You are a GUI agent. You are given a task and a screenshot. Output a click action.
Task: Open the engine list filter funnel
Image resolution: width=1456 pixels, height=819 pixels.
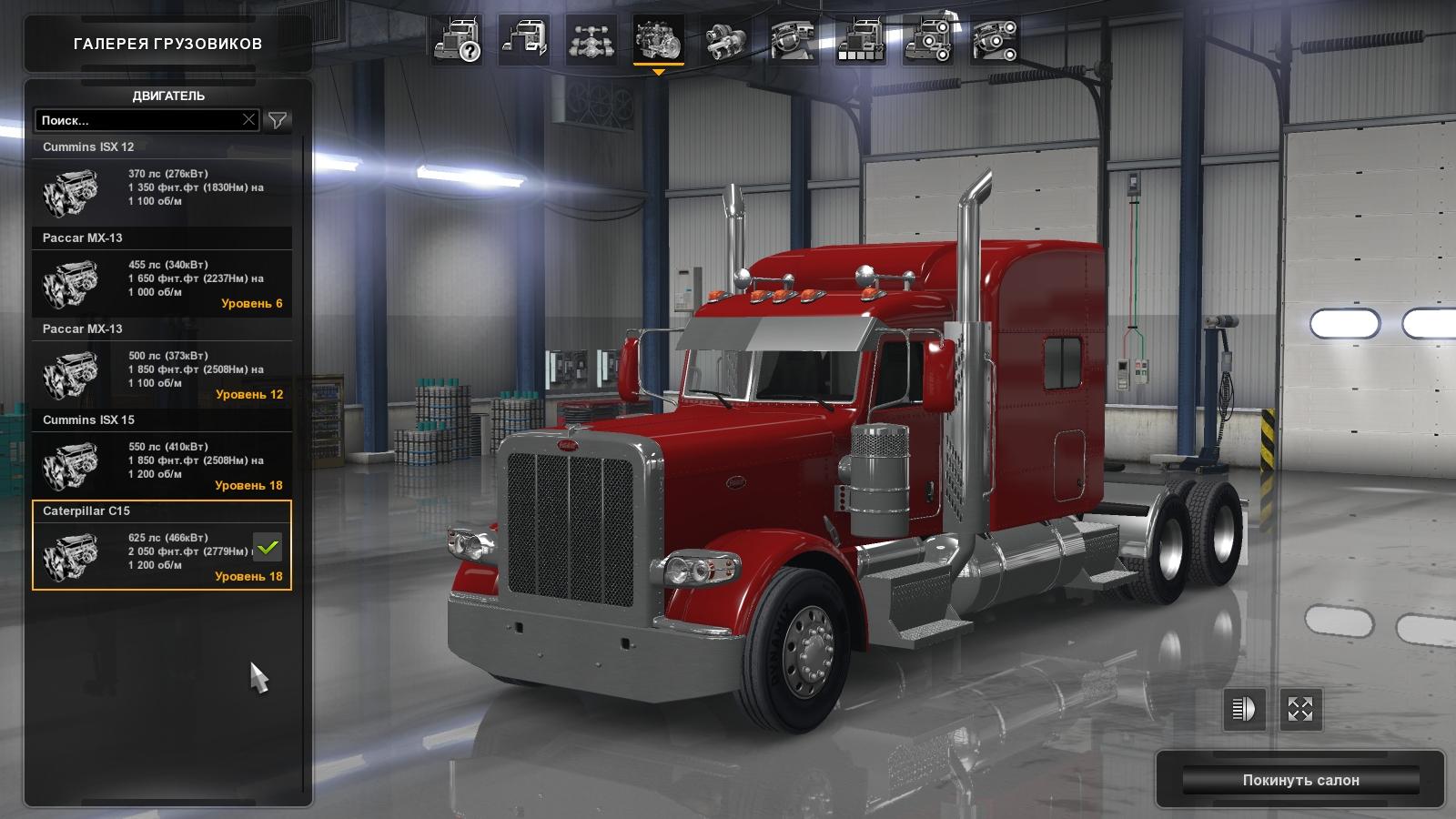click(278, 120)
